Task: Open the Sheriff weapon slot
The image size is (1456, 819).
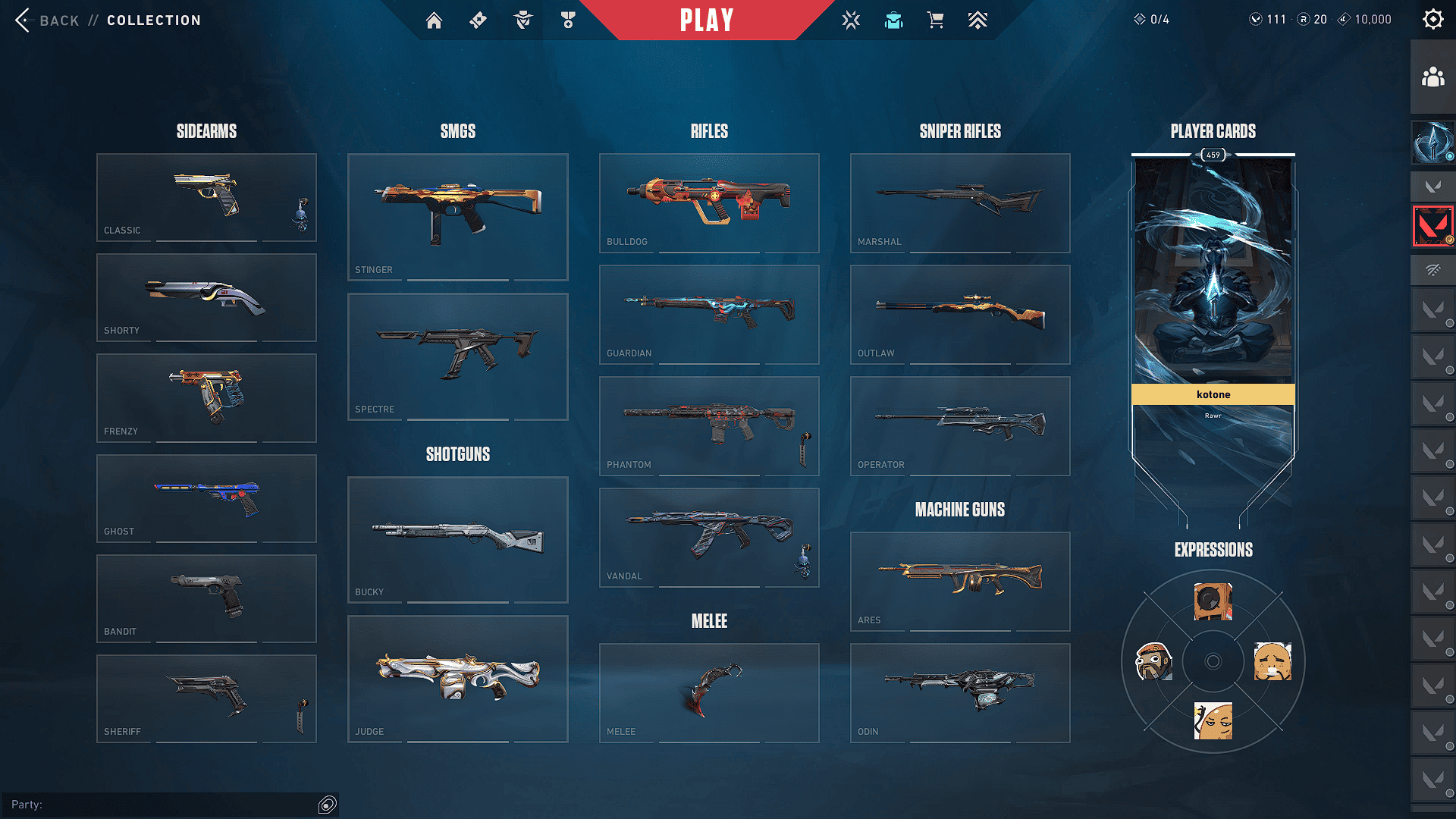Action: tap(206, 698)
